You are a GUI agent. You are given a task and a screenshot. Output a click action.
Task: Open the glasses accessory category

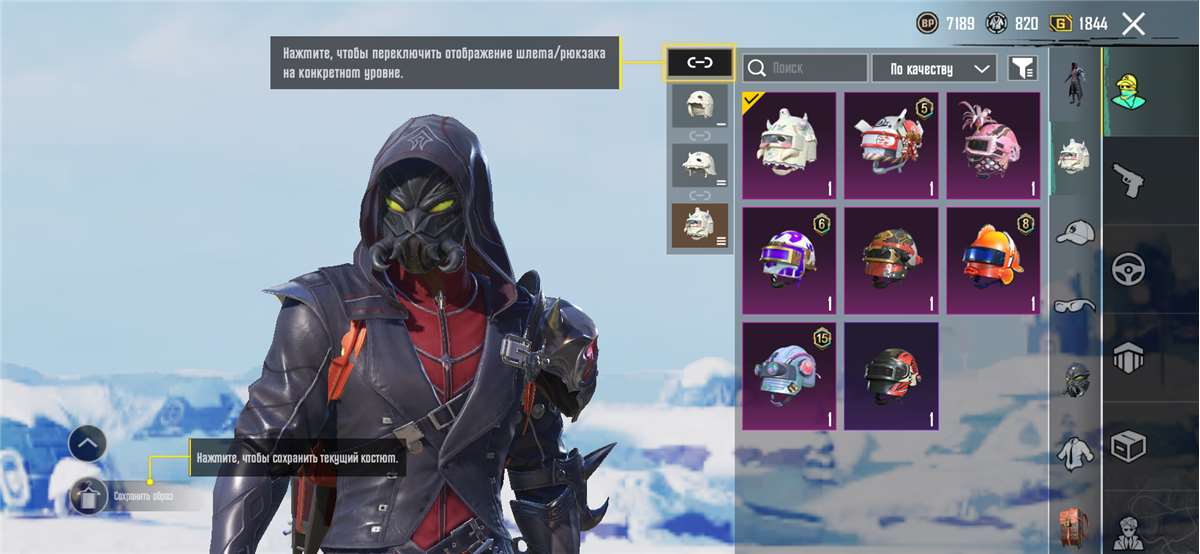click(1075, 304)
